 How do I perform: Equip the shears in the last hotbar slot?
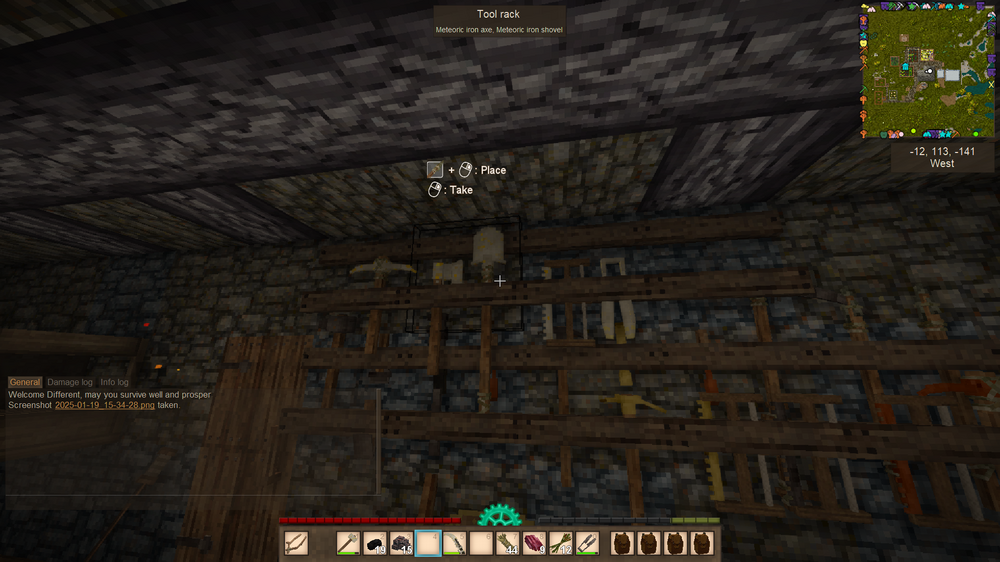(x=588, y=544)
